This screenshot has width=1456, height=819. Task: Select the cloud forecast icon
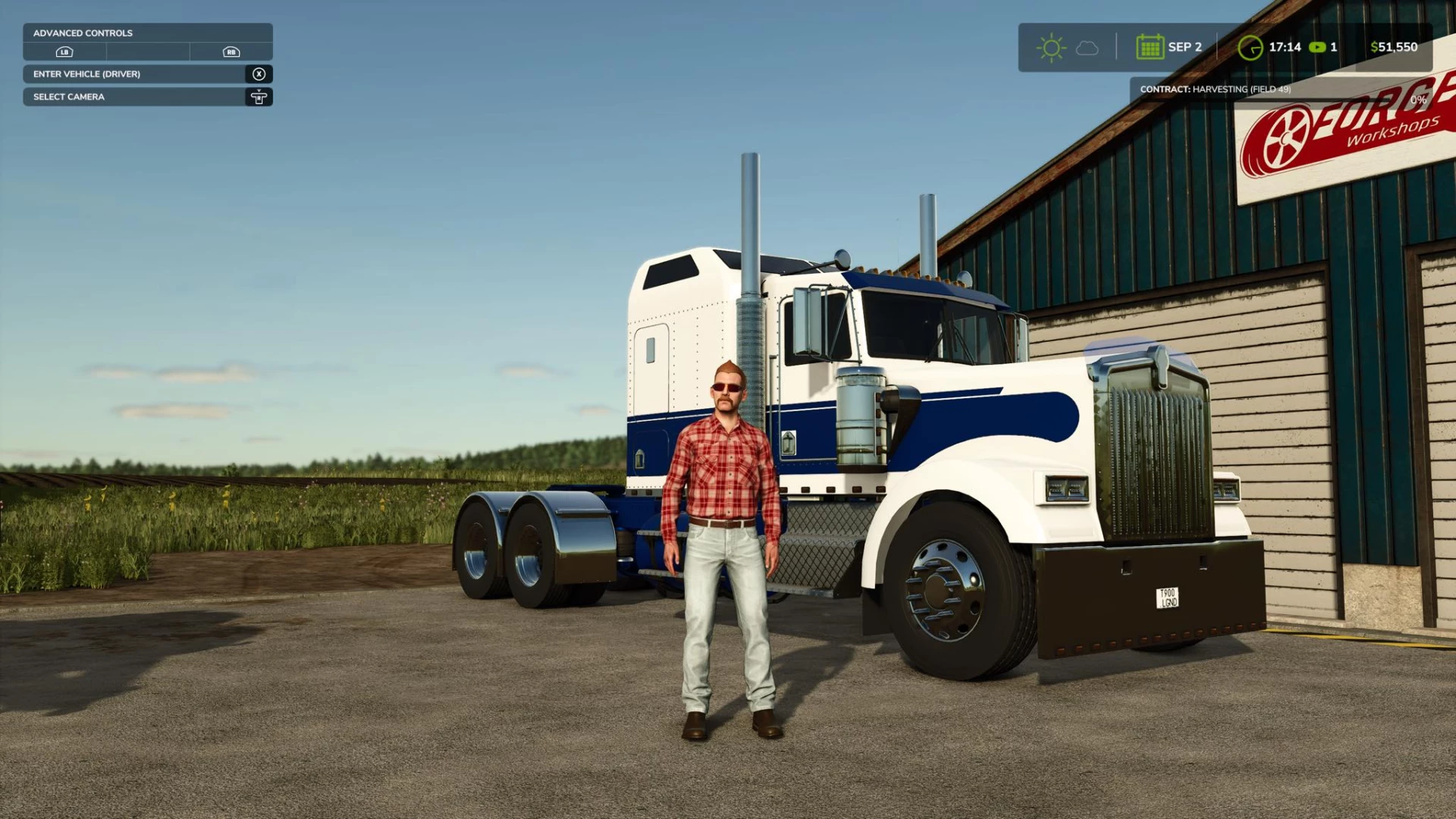coord(1087,47)
